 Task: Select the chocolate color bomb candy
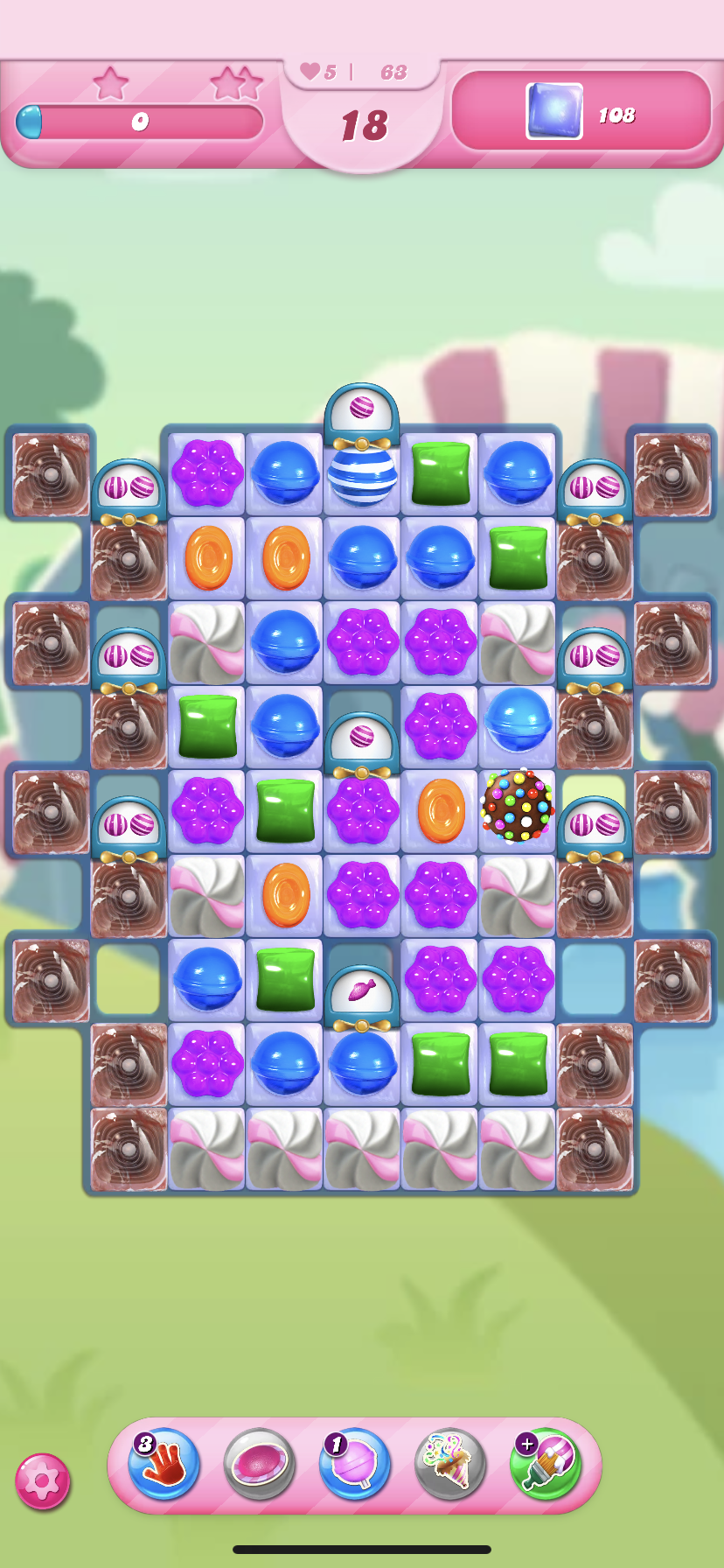coord(518,806)
